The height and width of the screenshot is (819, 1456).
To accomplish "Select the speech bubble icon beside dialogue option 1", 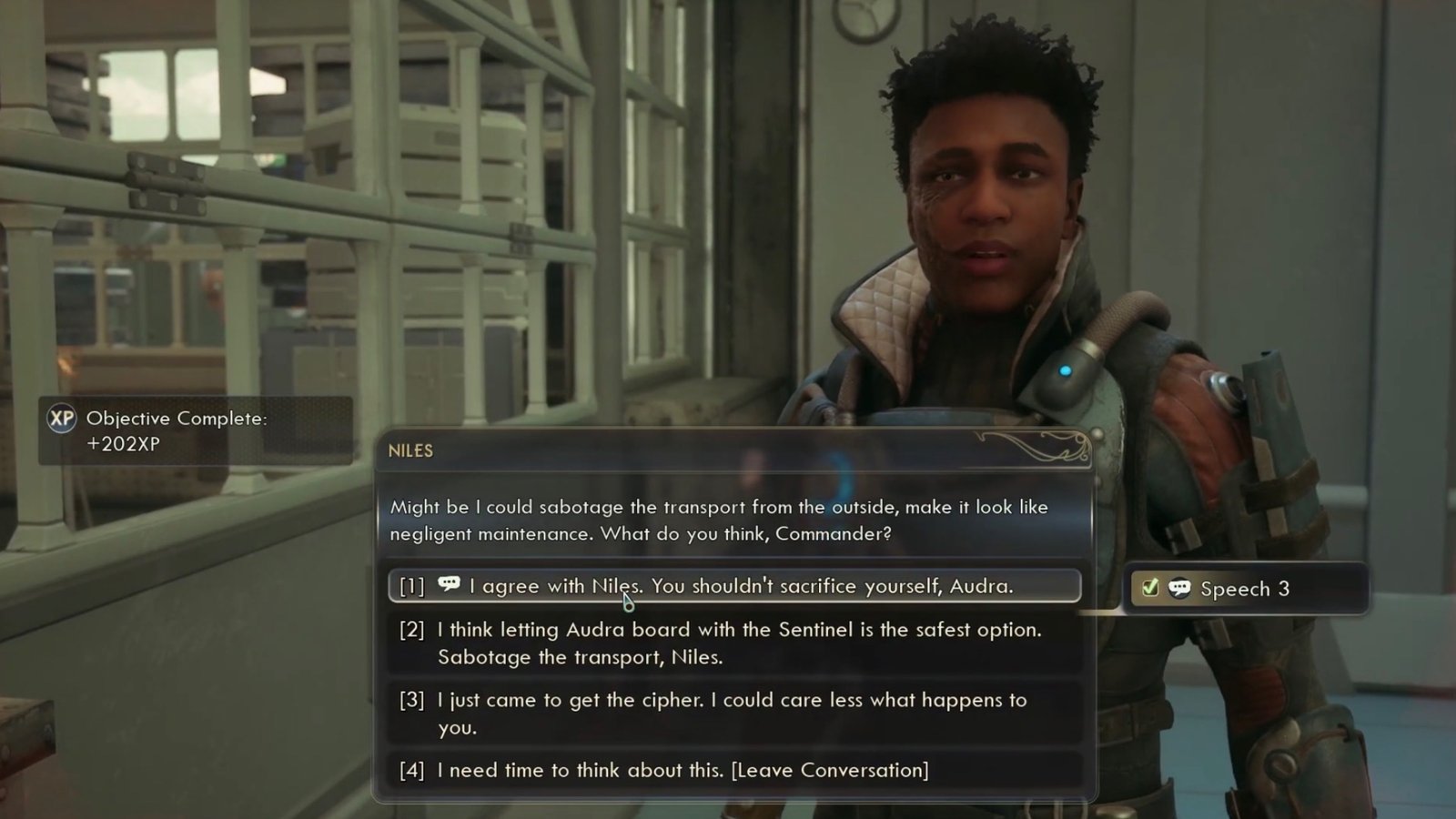I will click(448, 585).
